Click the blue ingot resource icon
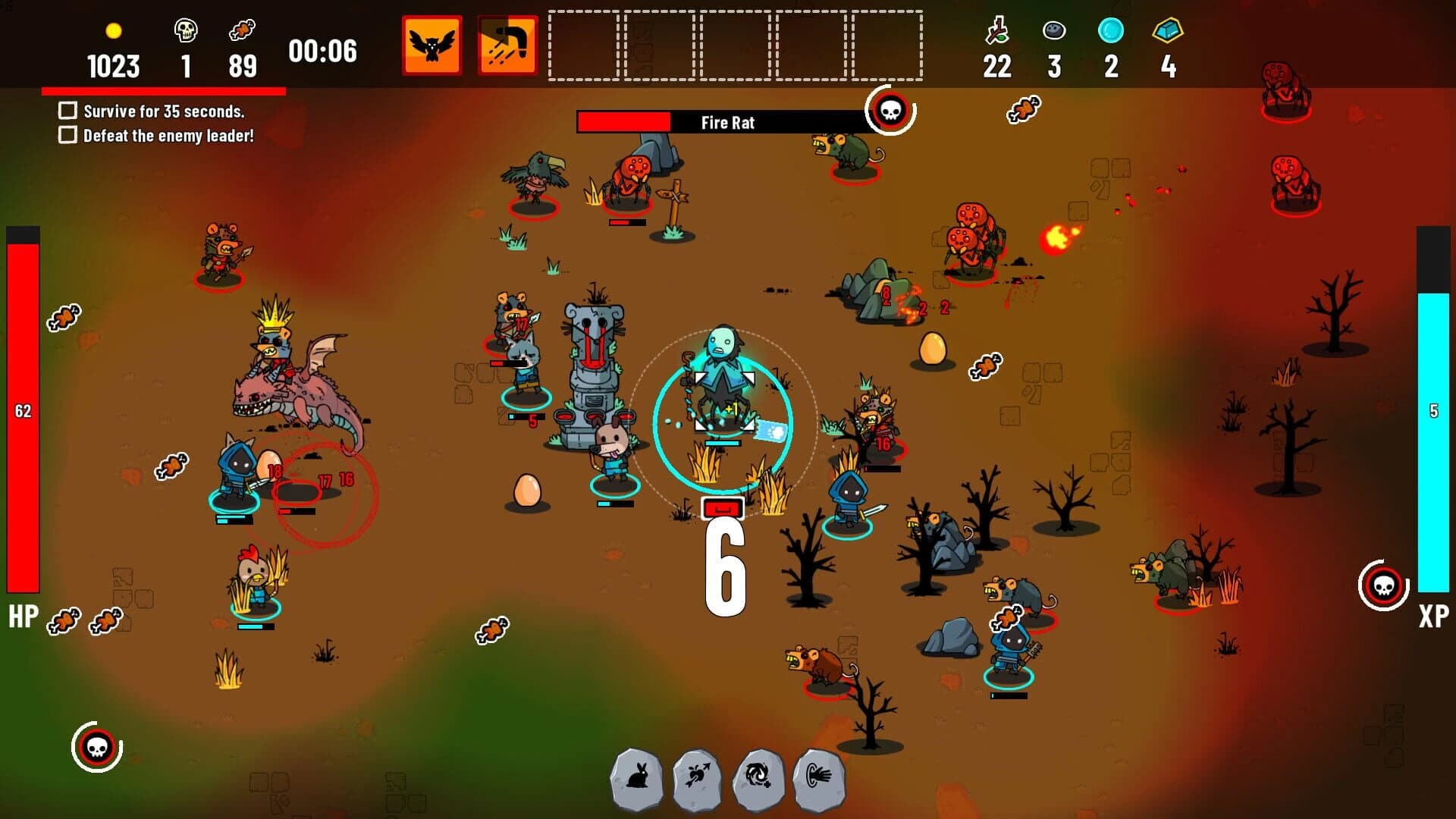This screenshot has height=819, width=1456. point(1166,32)
